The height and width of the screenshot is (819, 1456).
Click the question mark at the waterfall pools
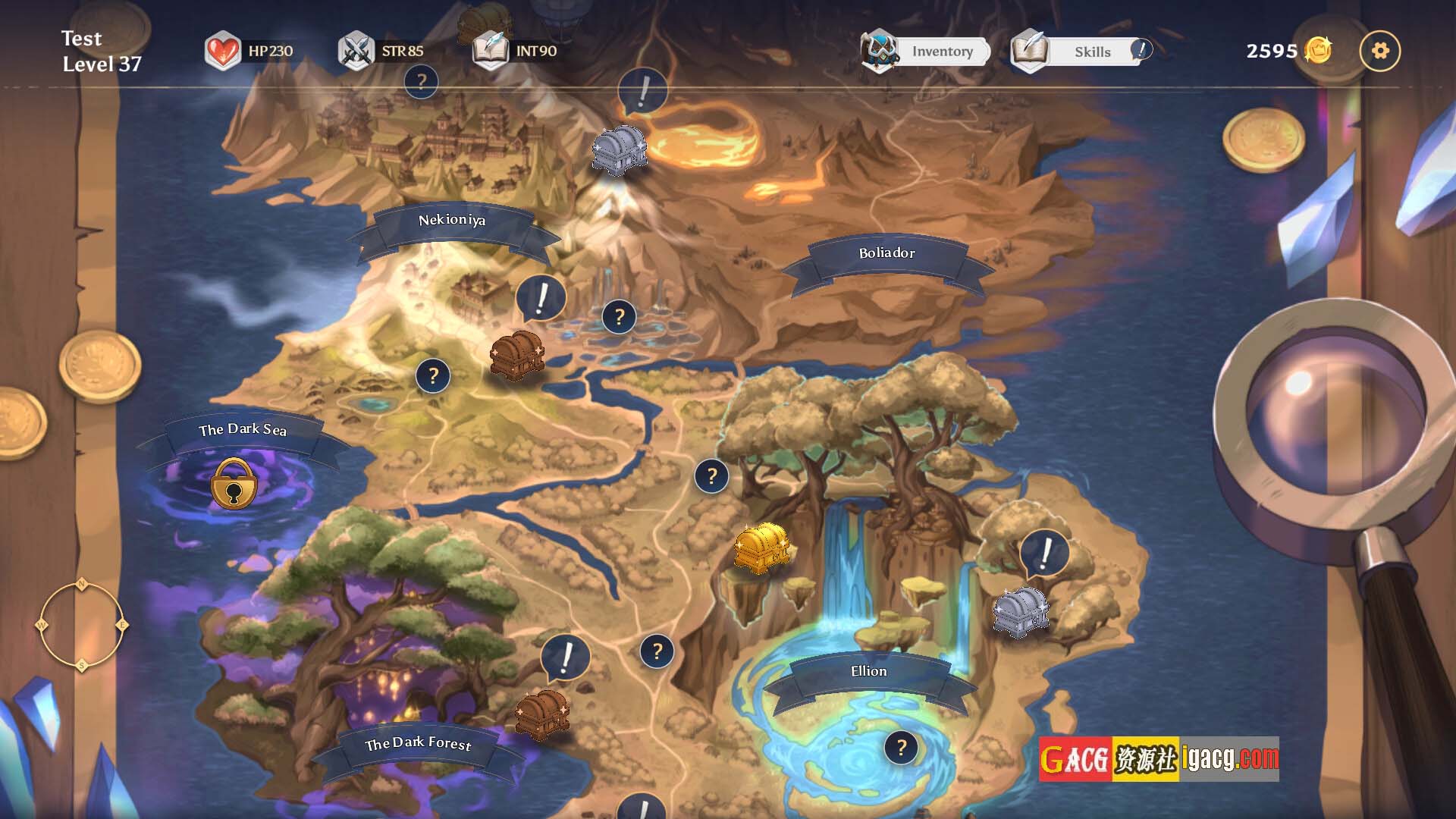tap(619, 317)
